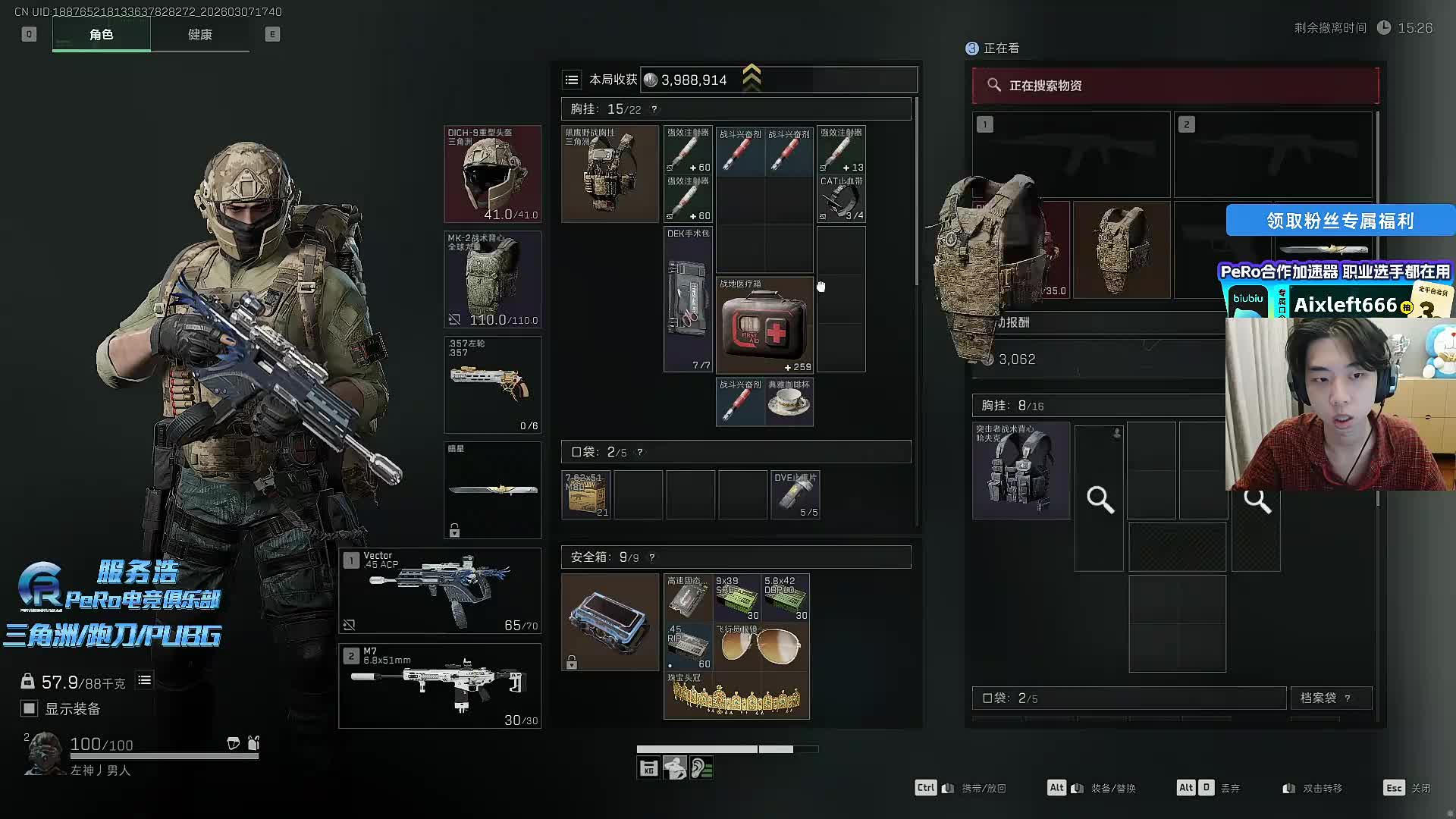The image size is (1456, 819).
Task: Open the loot list icon beside 本局收获
Action: (x=572, y=80)
